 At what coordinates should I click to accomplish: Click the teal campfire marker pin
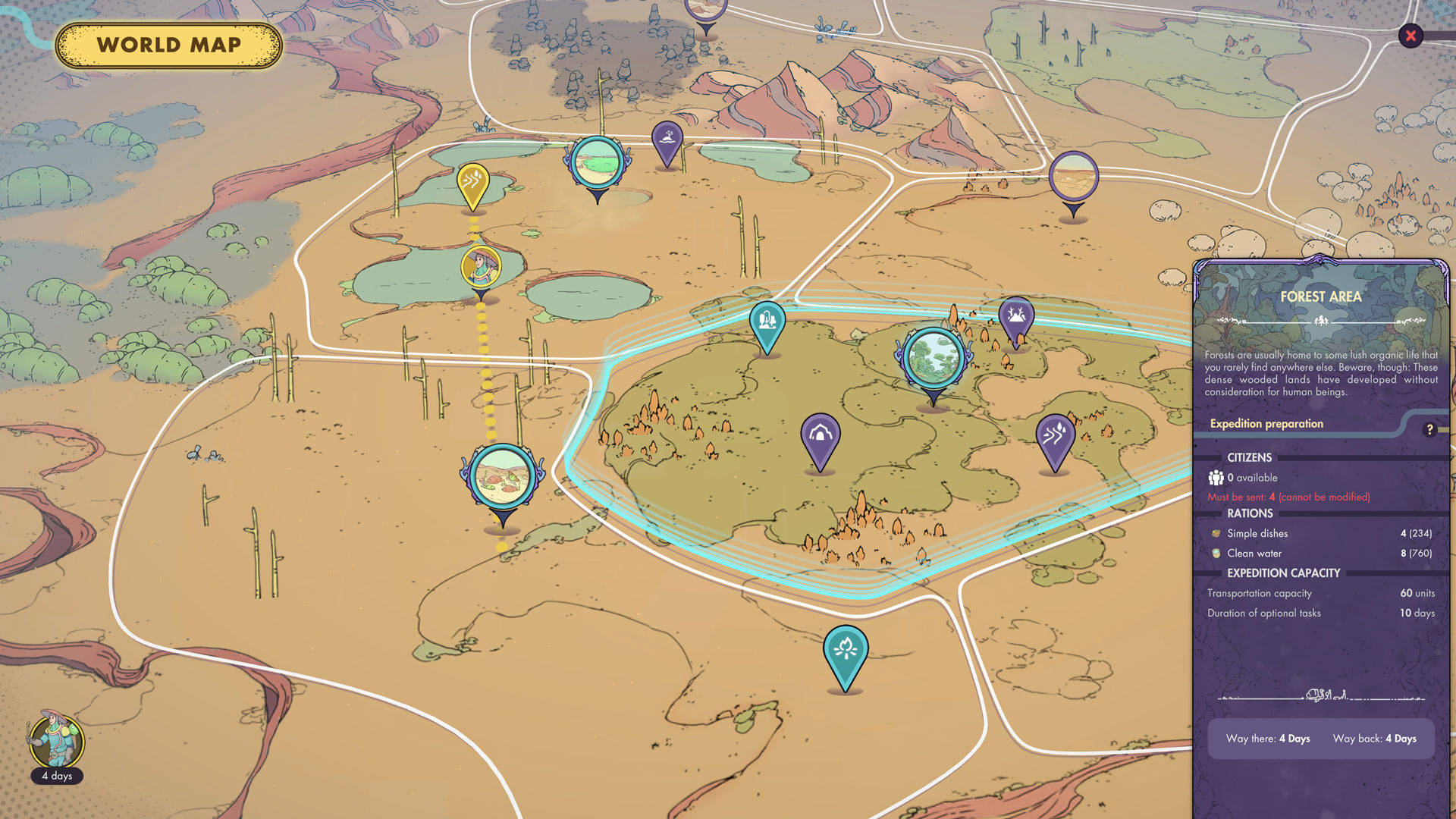(846, 650)
